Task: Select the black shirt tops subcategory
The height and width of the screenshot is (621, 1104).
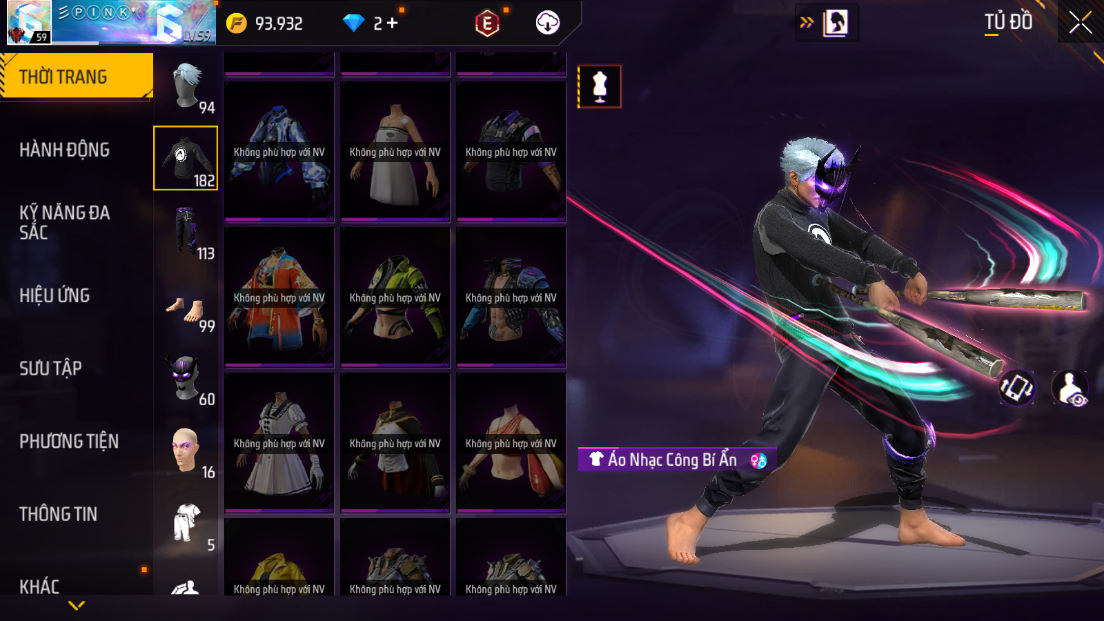Action: 185,158
